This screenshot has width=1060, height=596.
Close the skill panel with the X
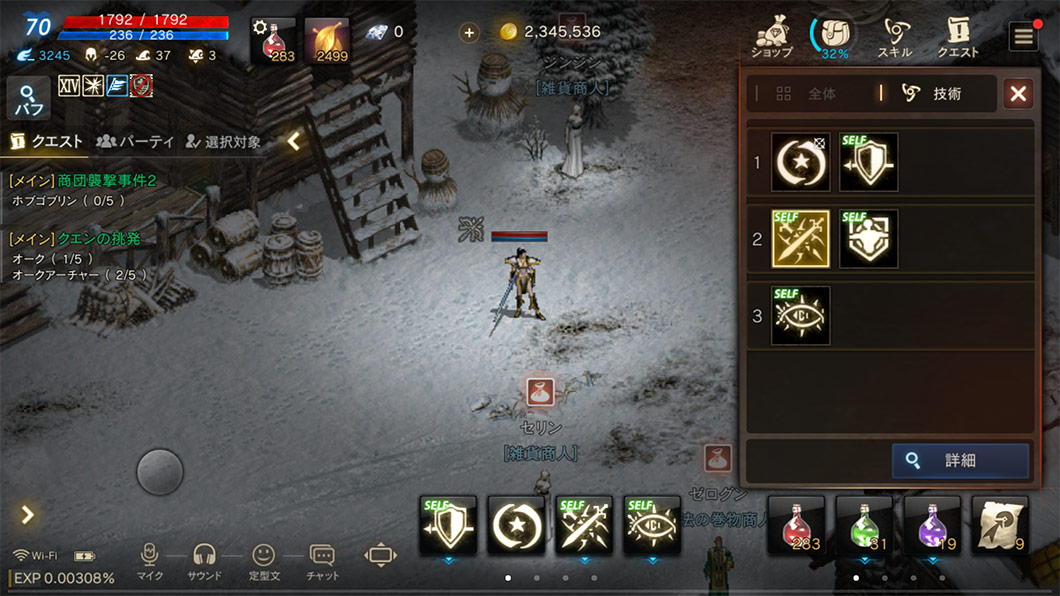click(1018, 94)
